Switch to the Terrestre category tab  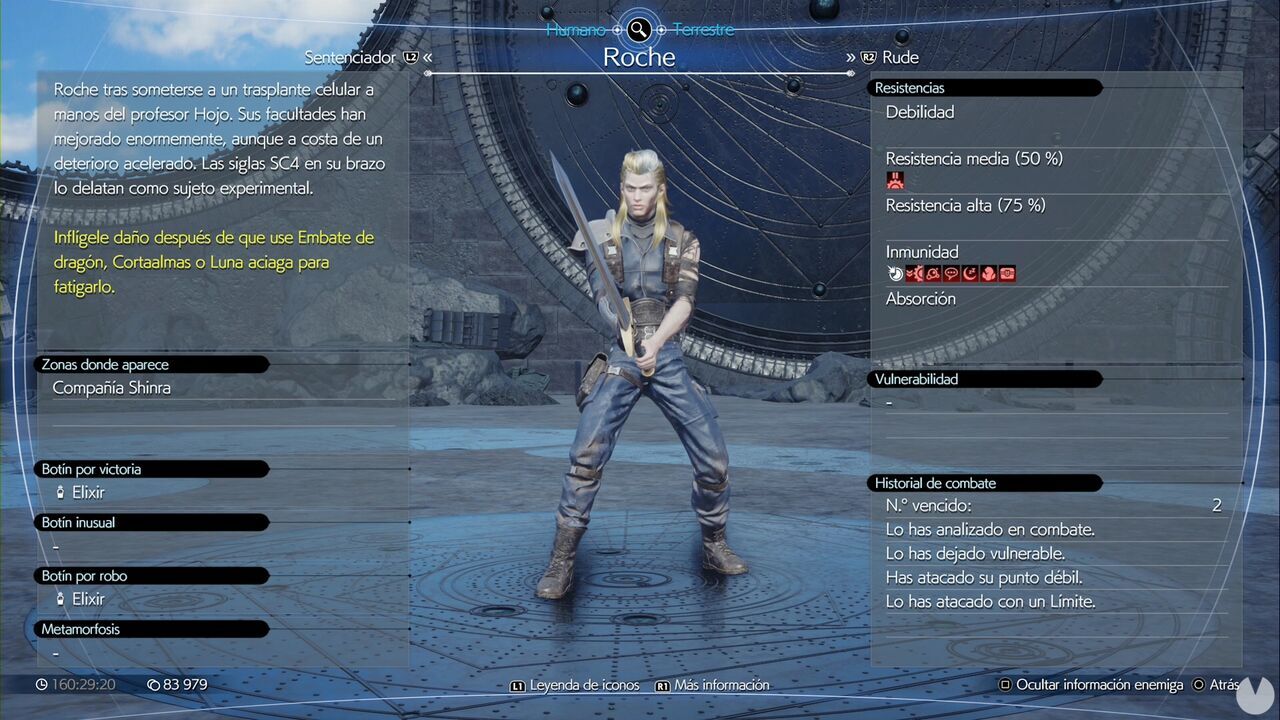[x=704, y=29]
